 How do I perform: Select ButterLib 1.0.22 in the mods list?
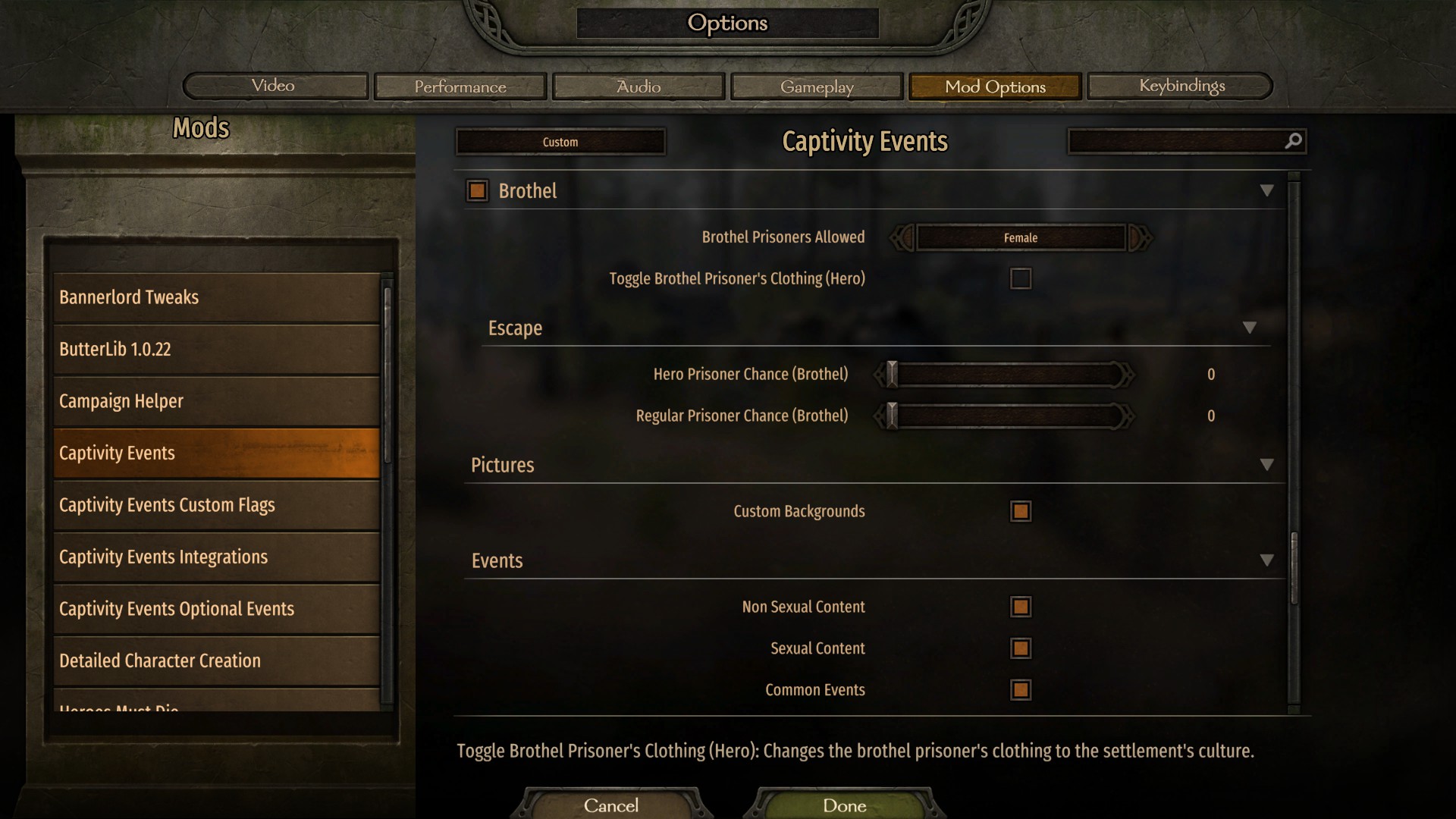coord(215,349)
